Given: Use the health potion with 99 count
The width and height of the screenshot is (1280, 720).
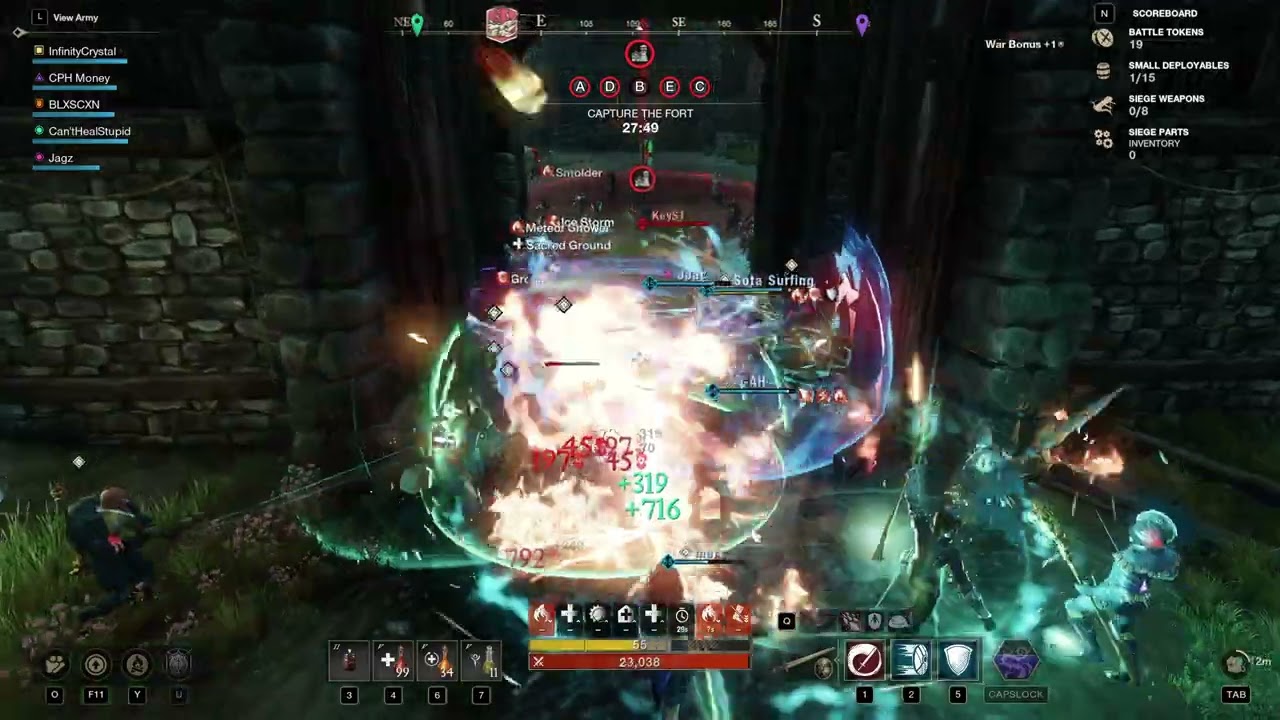Looking at the screenshot, I should pos(393,661).
